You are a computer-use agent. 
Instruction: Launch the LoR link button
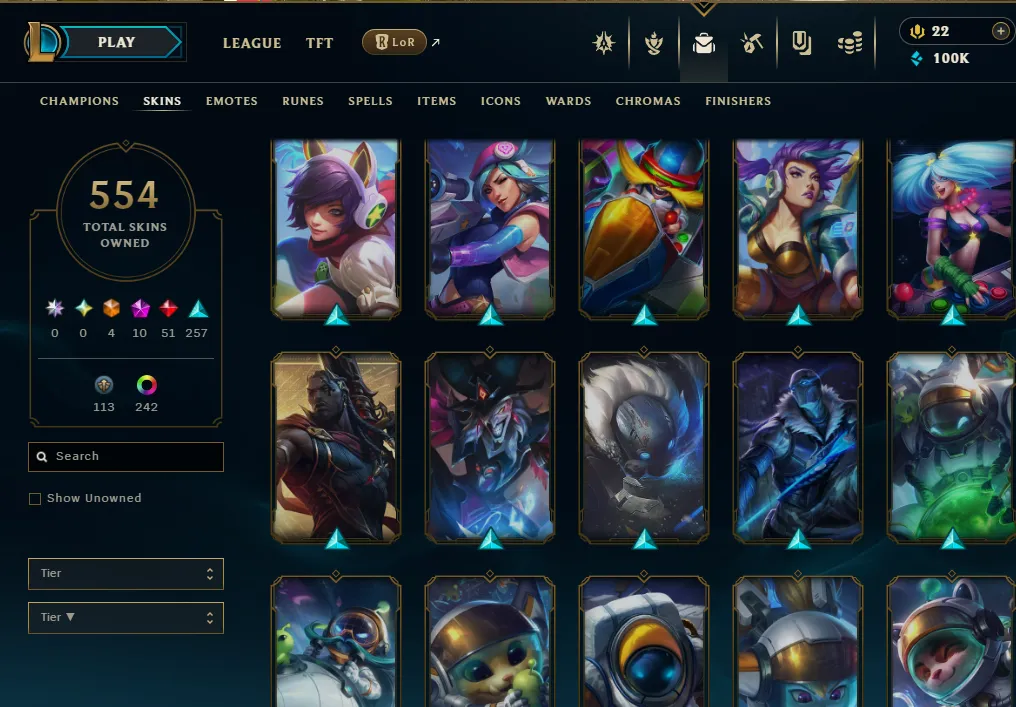click(395, 43)
